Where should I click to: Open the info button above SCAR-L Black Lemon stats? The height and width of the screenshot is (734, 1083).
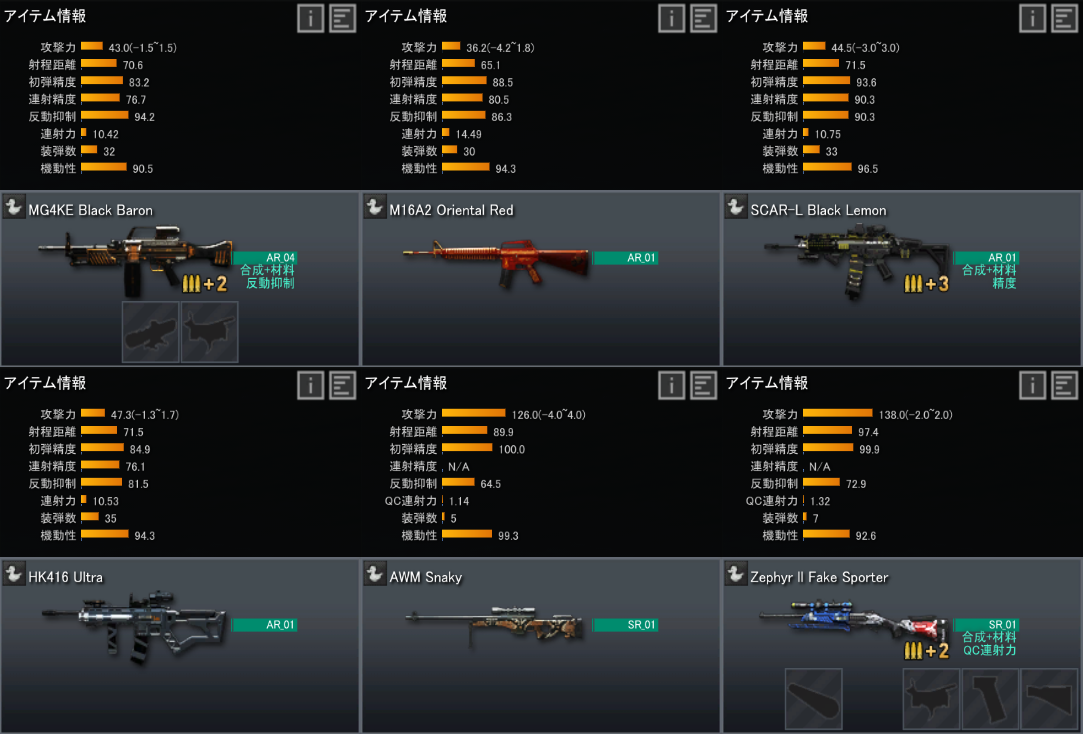[x=1033, y=18]
